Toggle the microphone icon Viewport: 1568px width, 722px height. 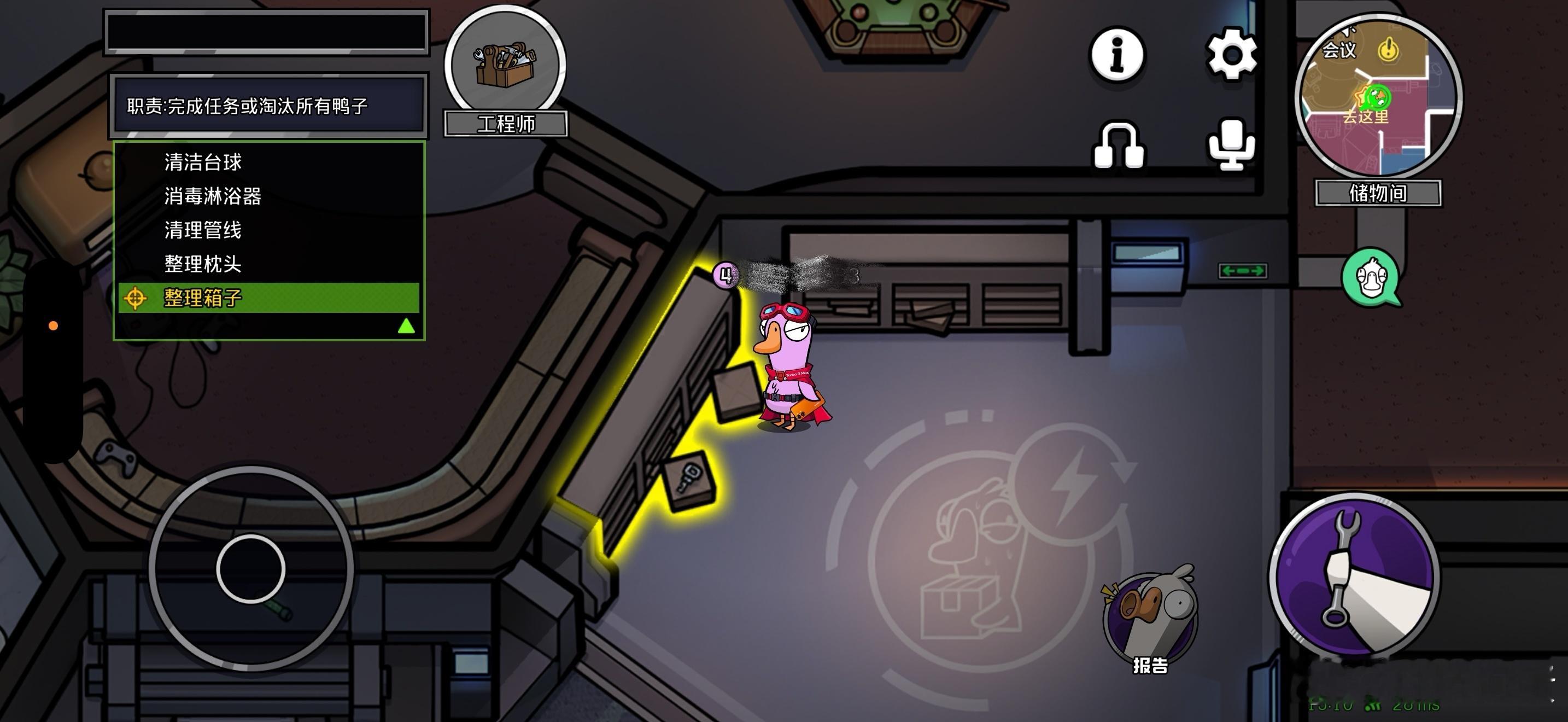(1231, 145)
